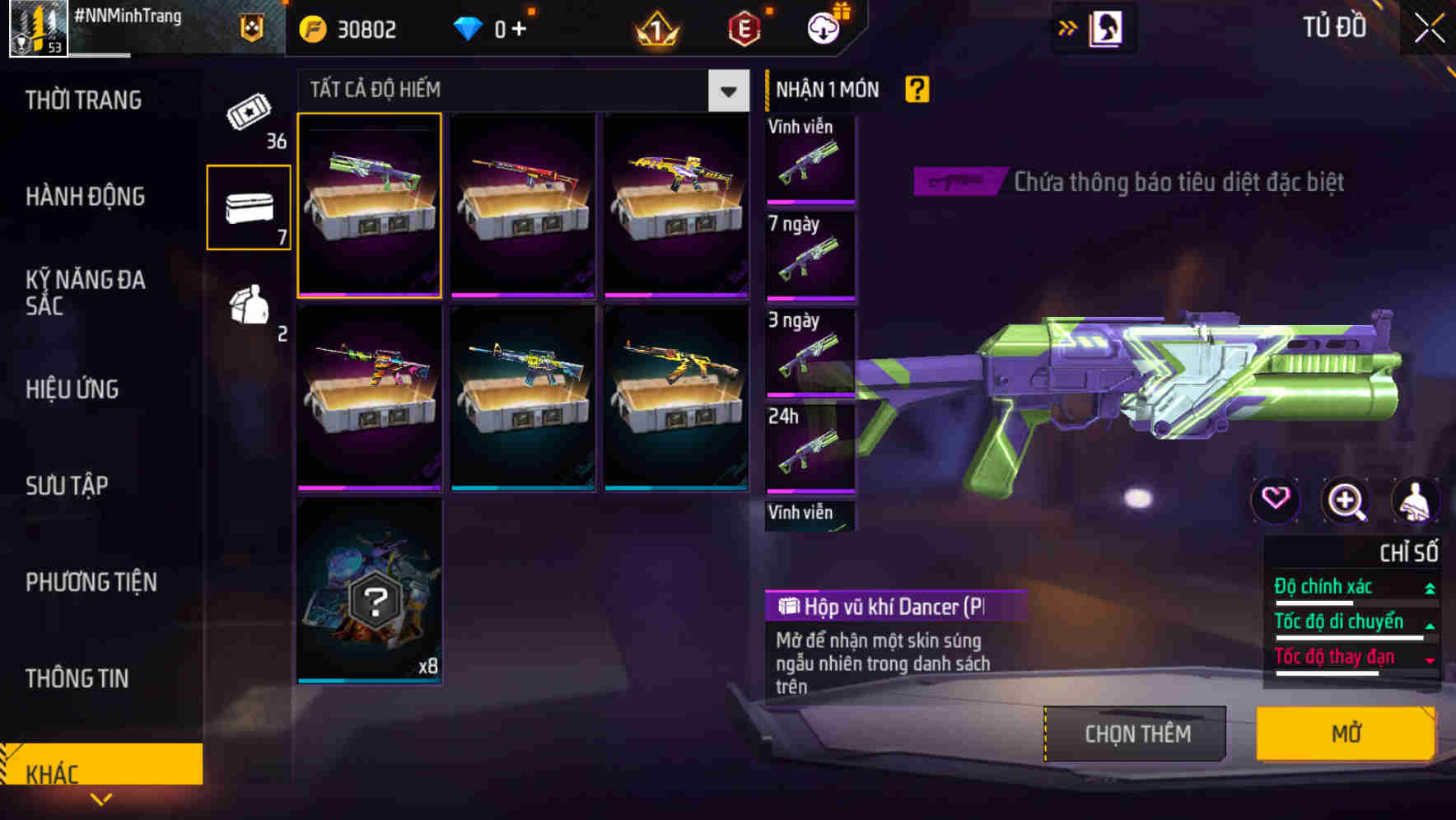Expand the KHÁC section with the chevron
This screenshot has width=1456, height=820.
102,797
